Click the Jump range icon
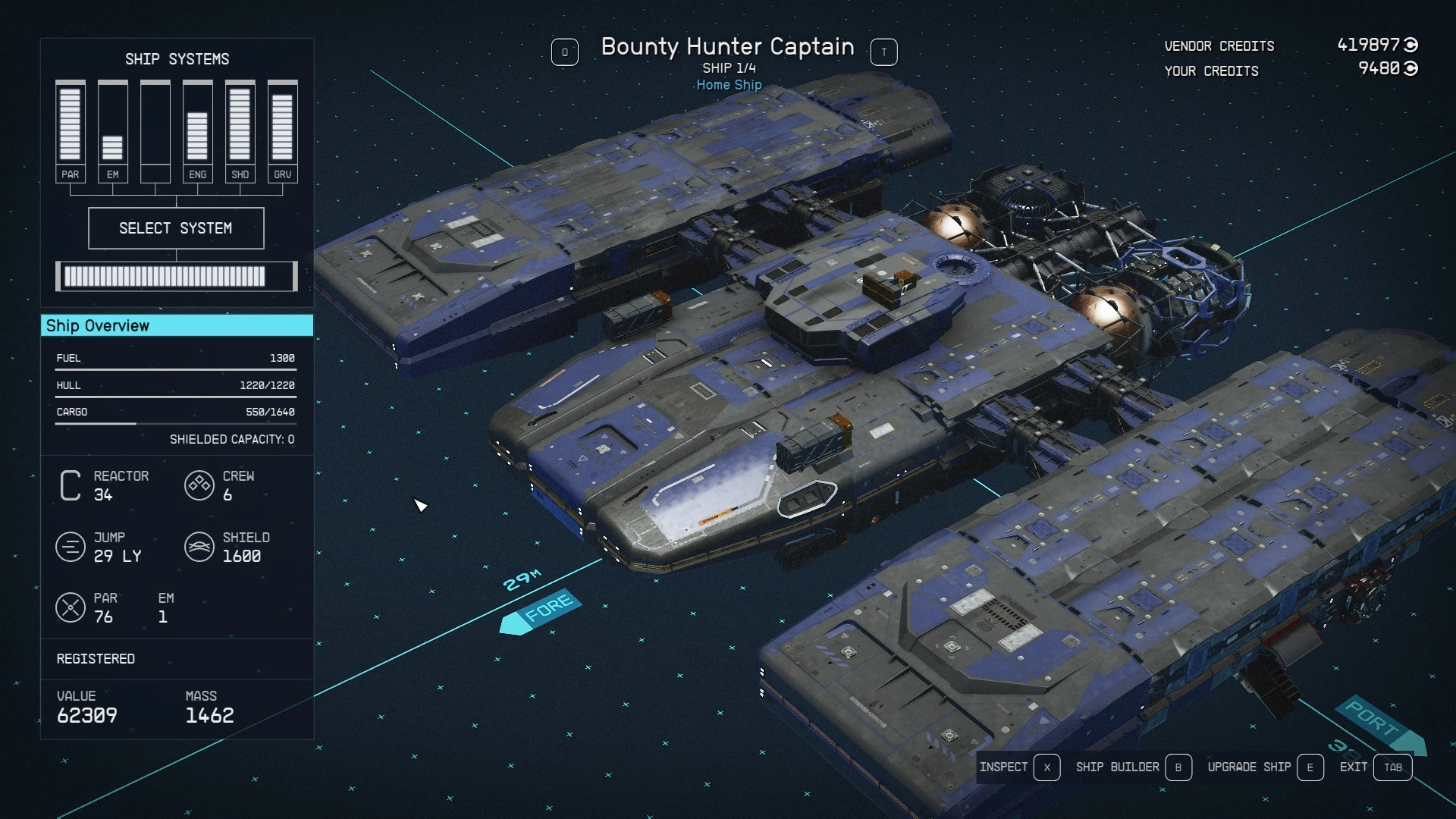This screenshot has height=819, width=1456. click(x=71, y=547)
